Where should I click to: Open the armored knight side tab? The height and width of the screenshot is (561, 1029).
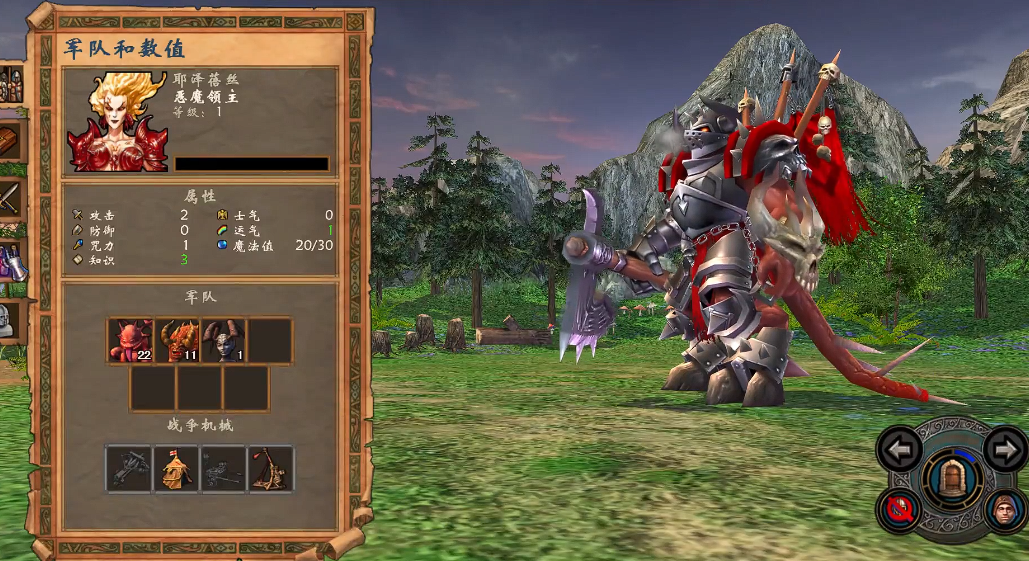click(8, 321)
